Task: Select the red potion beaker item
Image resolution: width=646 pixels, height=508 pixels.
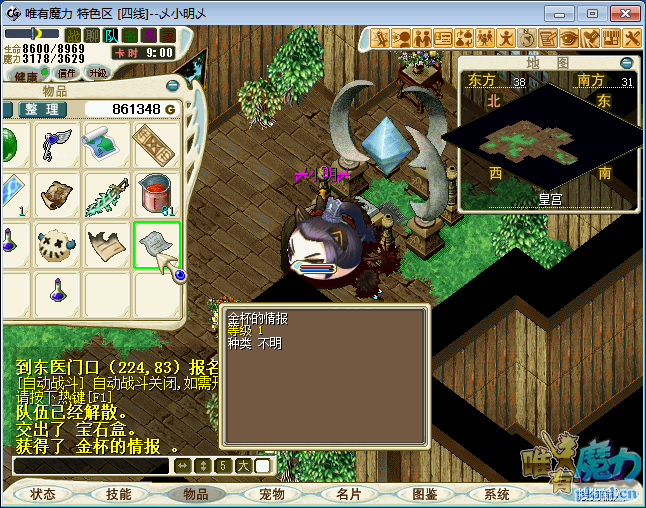Action: 156,194
